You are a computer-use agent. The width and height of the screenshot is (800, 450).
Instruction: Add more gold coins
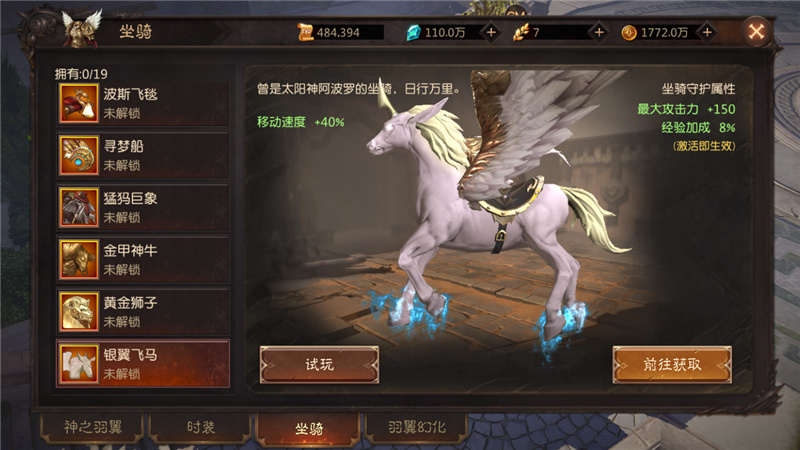coord(707,32)
